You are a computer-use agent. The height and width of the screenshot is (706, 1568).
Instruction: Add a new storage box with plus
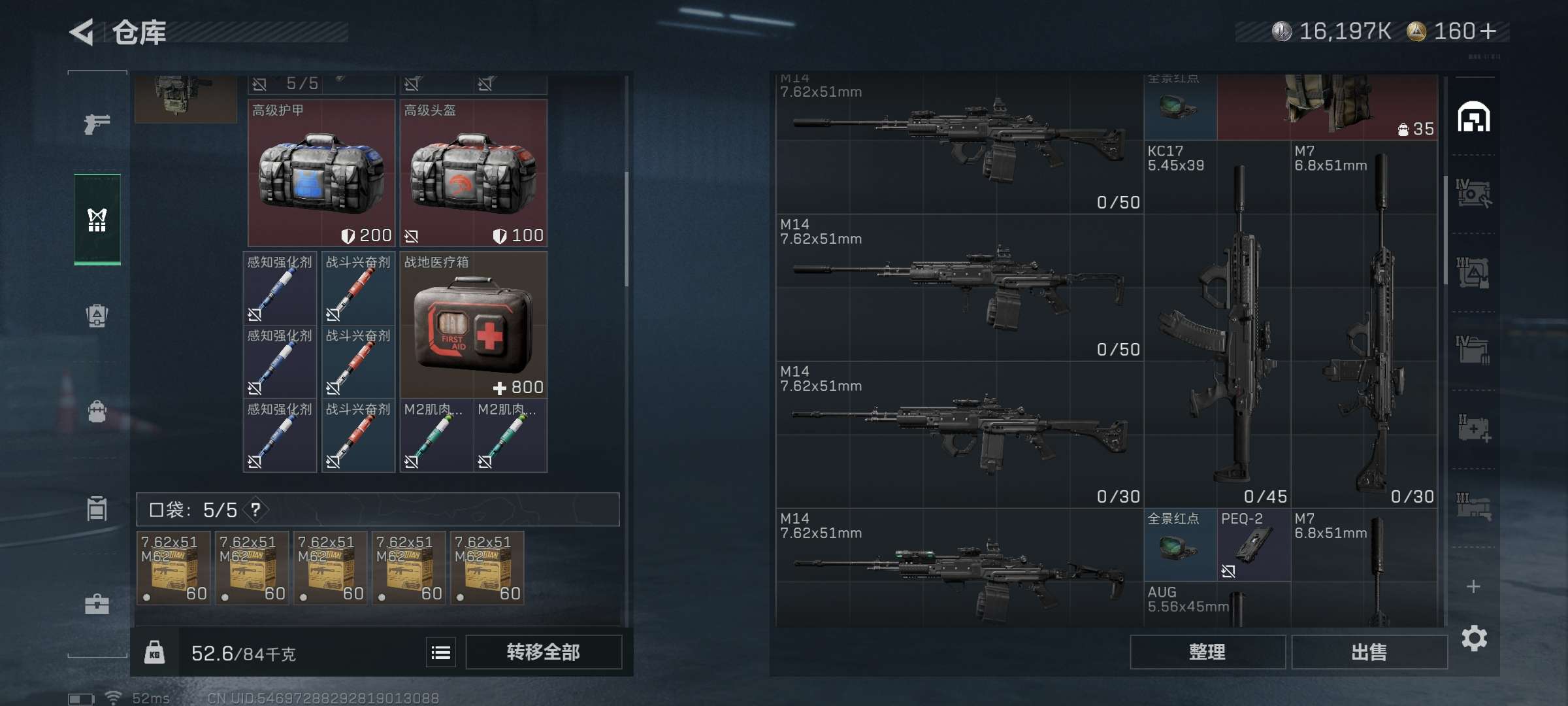coord(1473,586)
